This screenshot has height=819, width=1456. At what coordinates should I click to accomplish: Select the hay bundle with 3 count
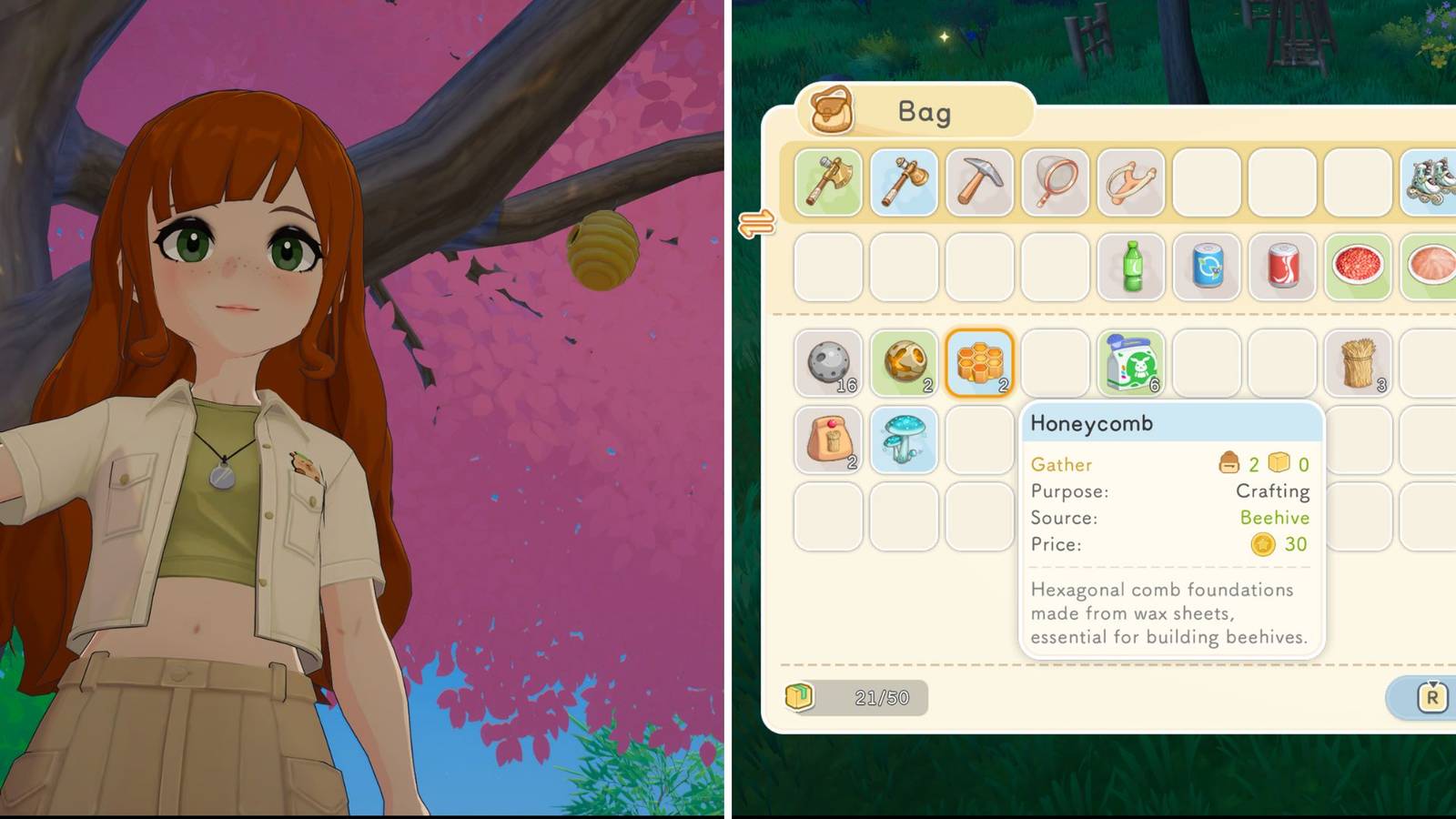click(1359, 364)
